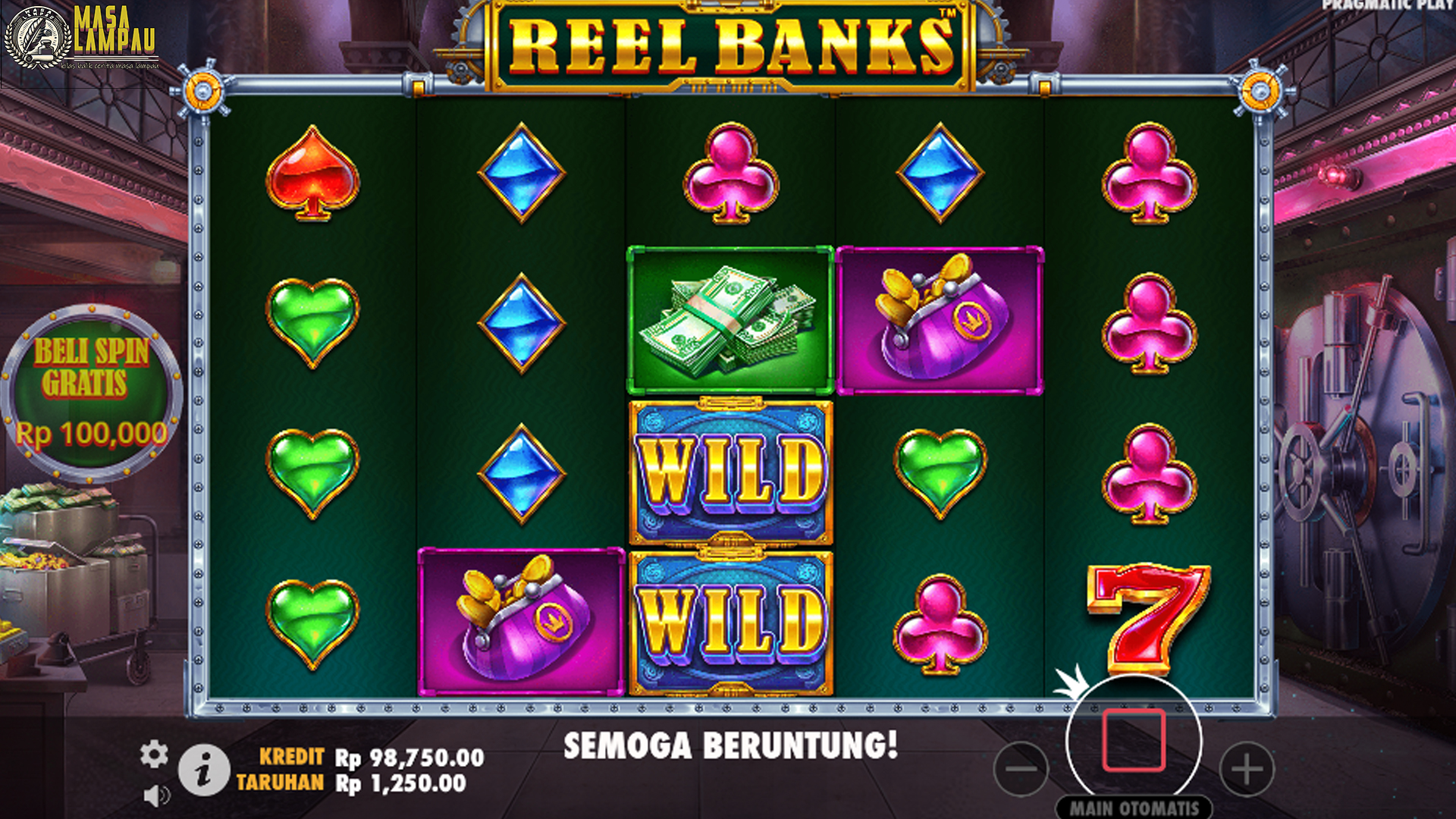This screenshot has height=819, width=1456.
Task: Mute the game sound speaker
Action: coord(156,793)
